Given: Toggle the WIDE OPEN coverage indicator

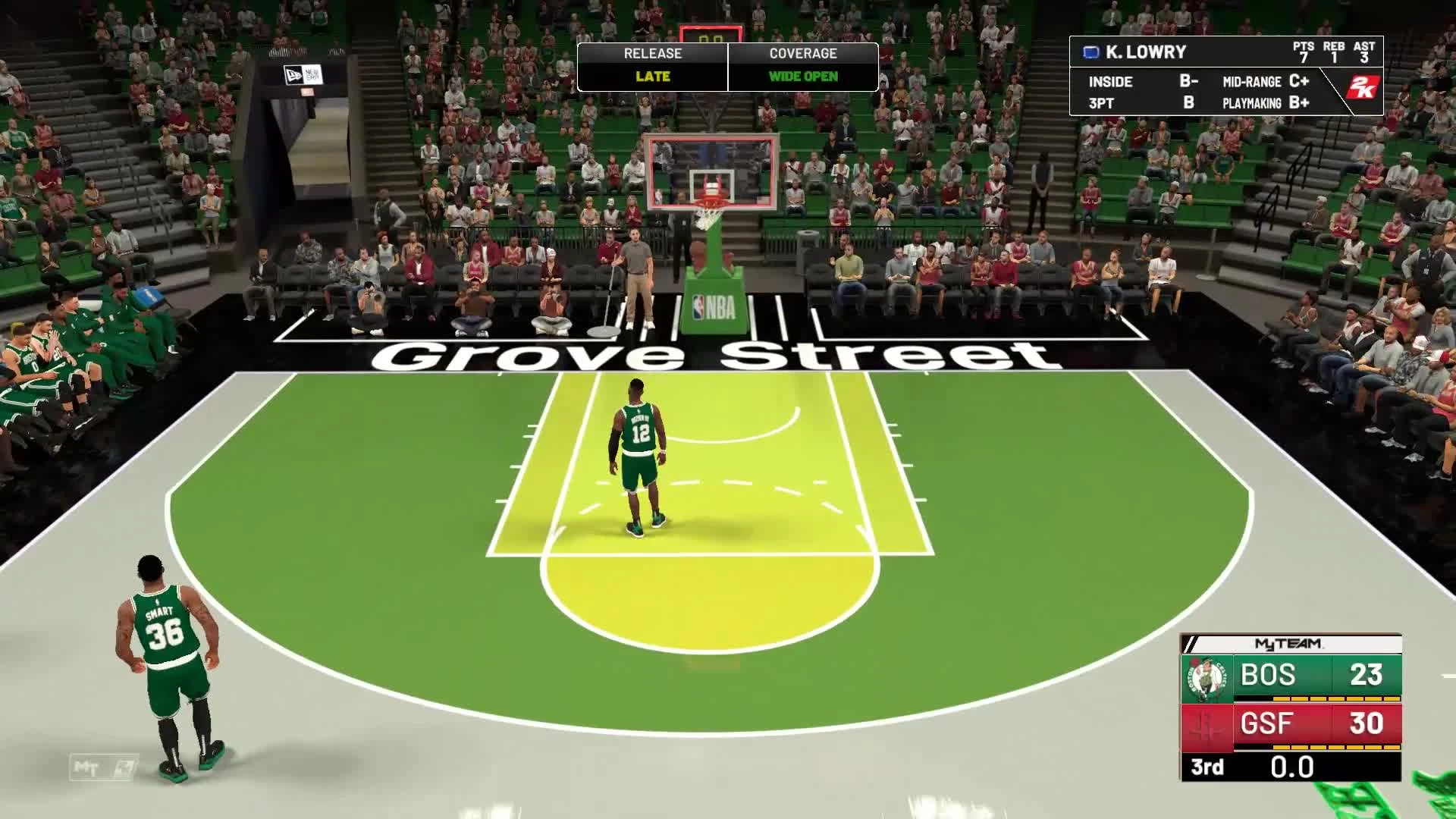Looking at the screenshot, I should coord(802,76).
